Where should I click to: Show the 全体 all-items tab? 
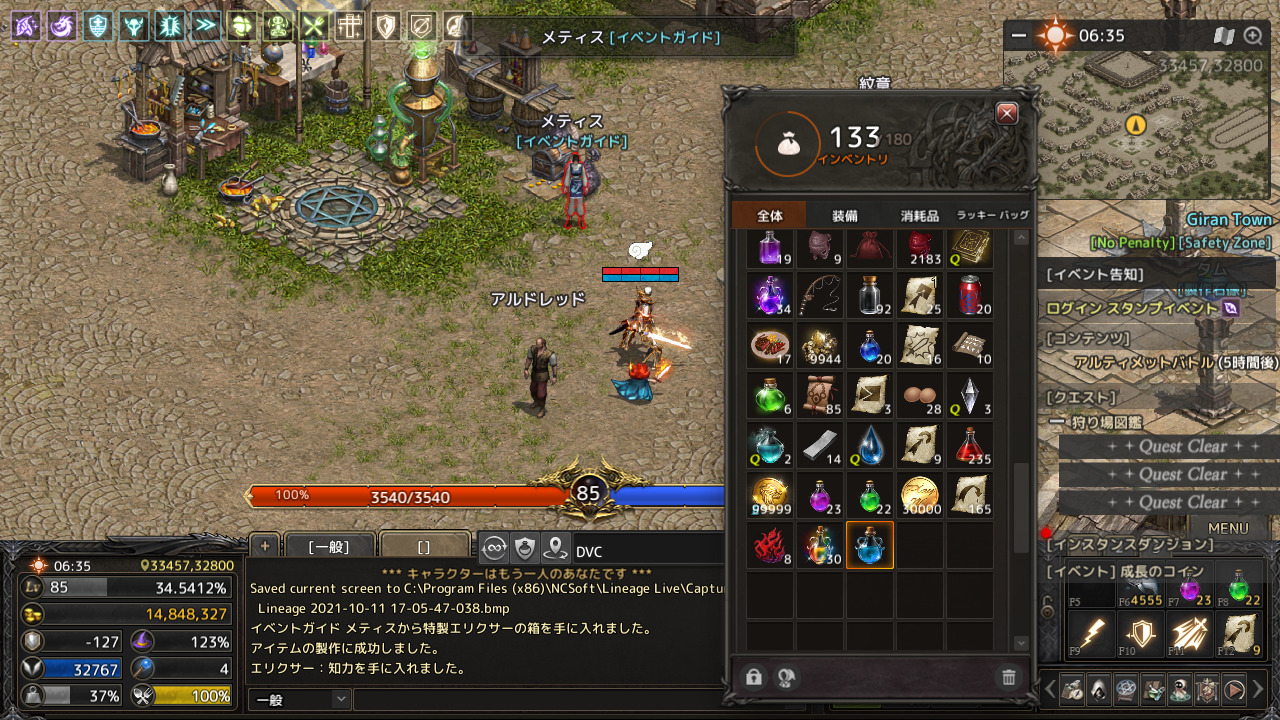click(769, 216)
